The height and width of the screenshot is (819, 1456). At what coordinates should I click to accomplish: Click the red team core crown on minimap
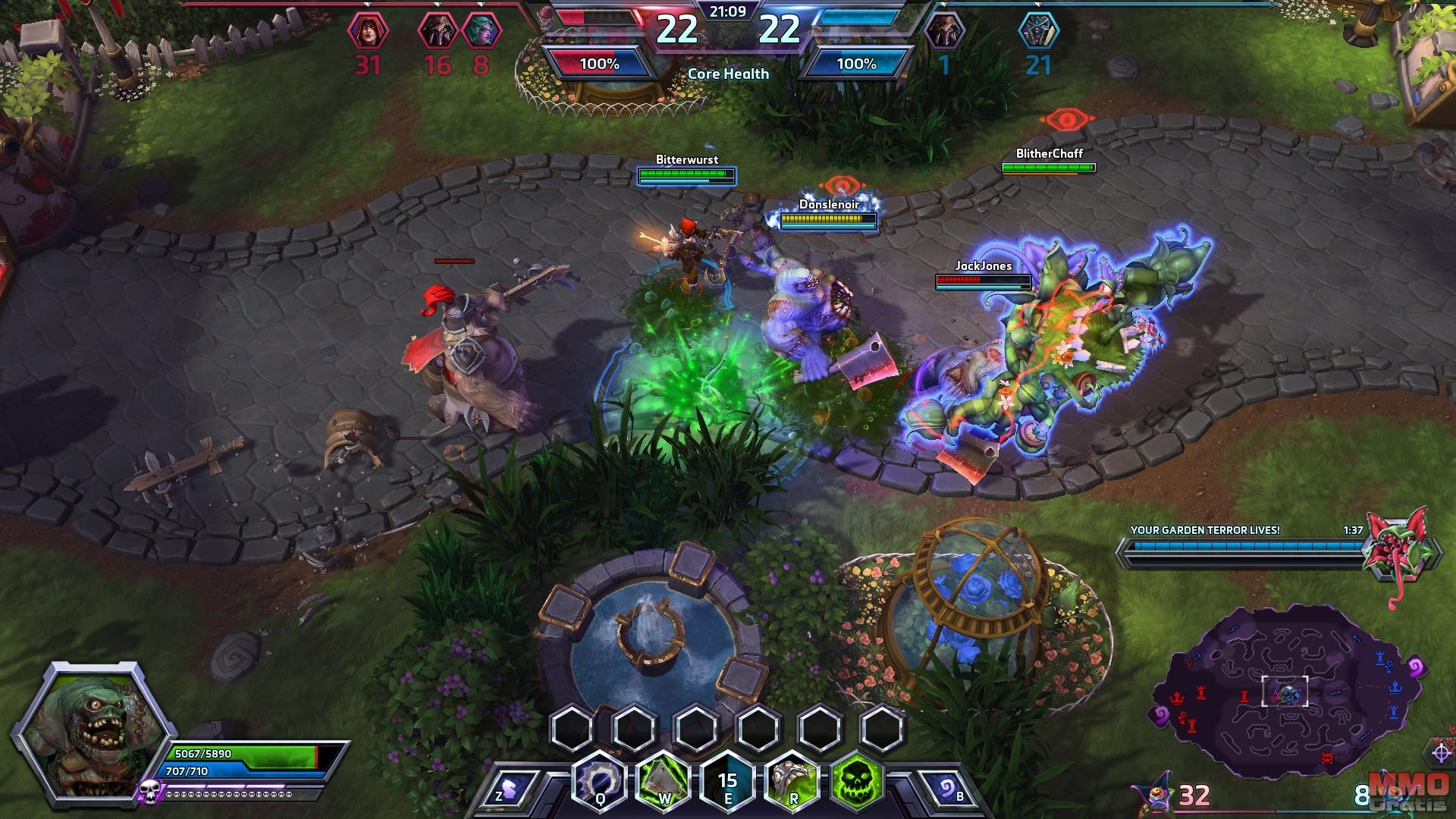(1177, 697)
